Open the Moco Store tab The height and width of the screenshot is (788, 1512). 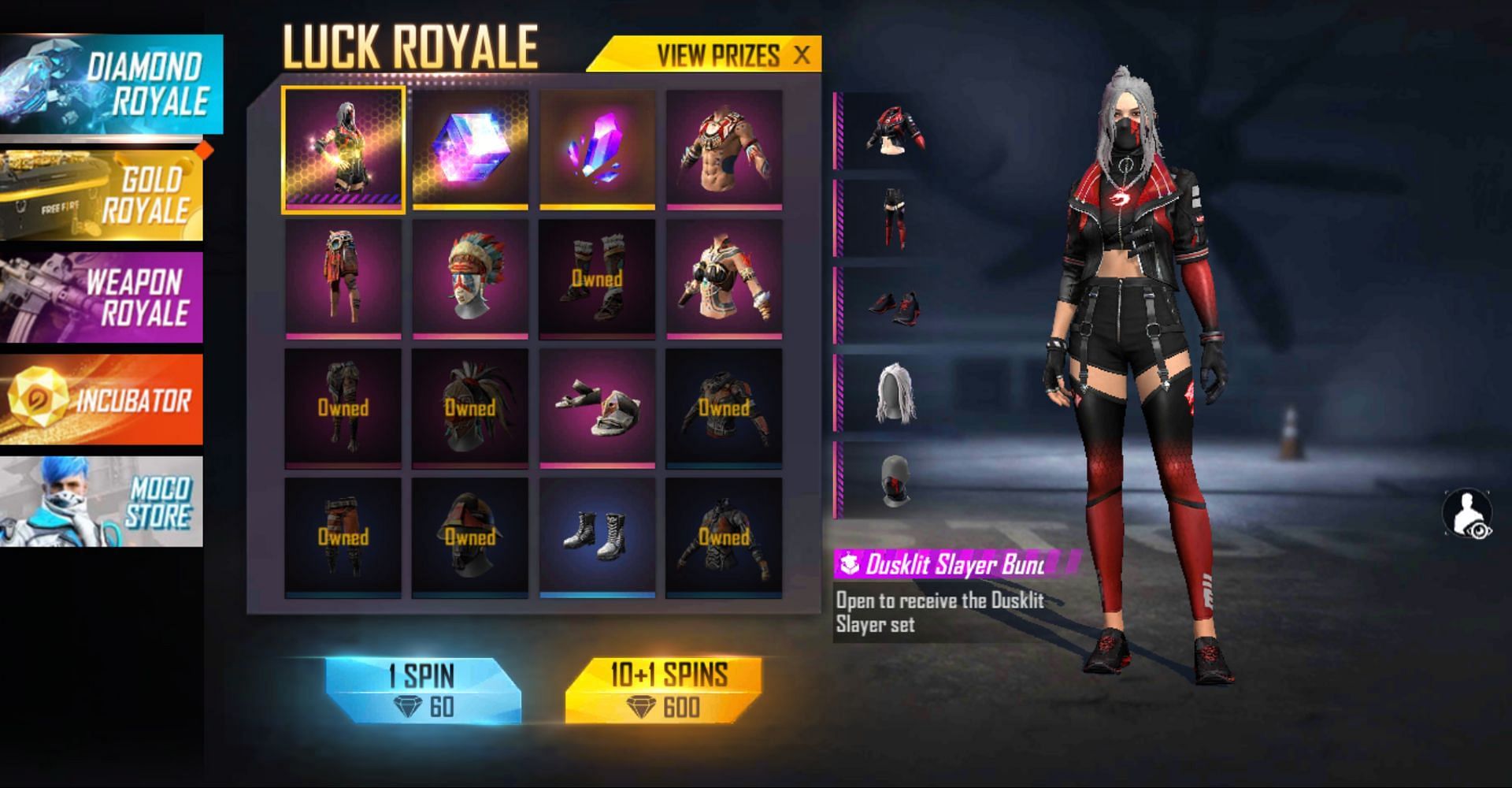pos(102,502)
